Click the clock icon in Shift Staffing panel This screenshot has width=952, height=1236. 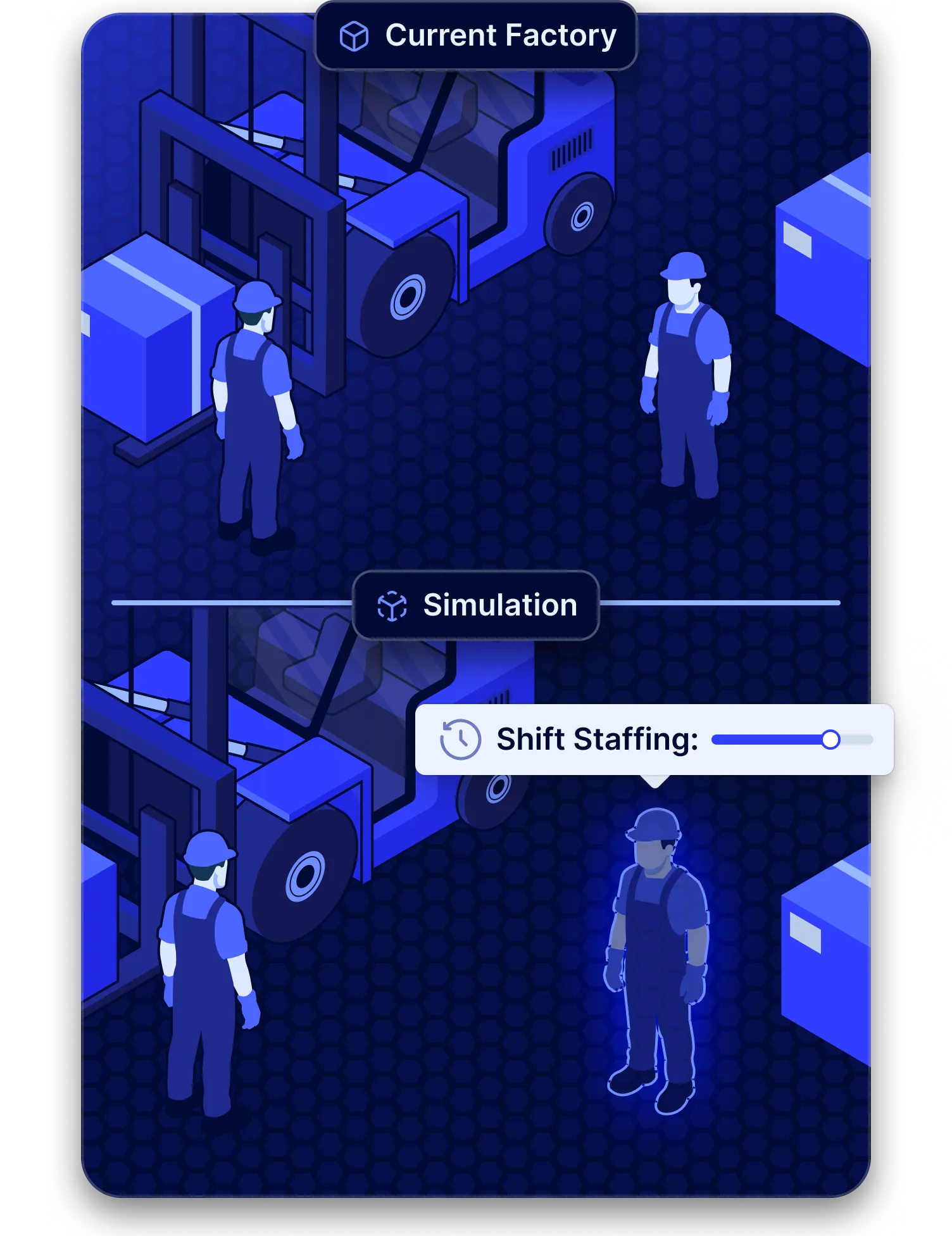(x=459, y=739)
